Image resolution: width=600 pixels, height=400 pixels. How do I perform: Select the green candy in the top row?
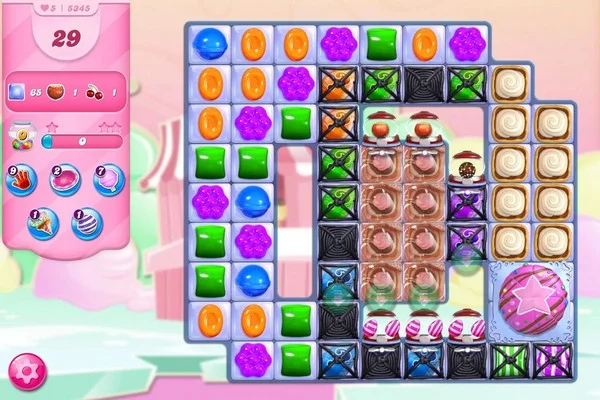point(381,43)
